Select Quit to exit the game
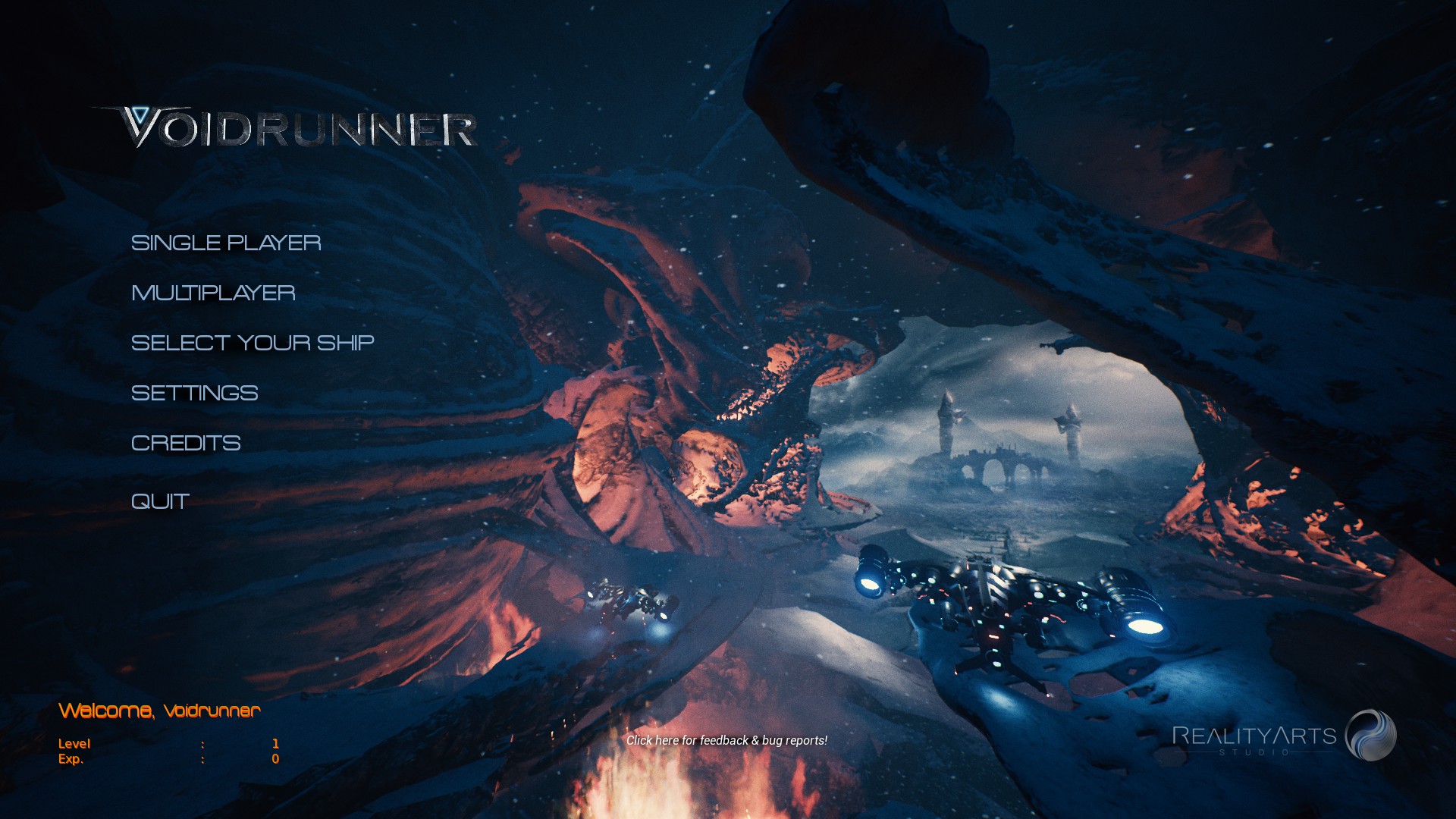 159,500
